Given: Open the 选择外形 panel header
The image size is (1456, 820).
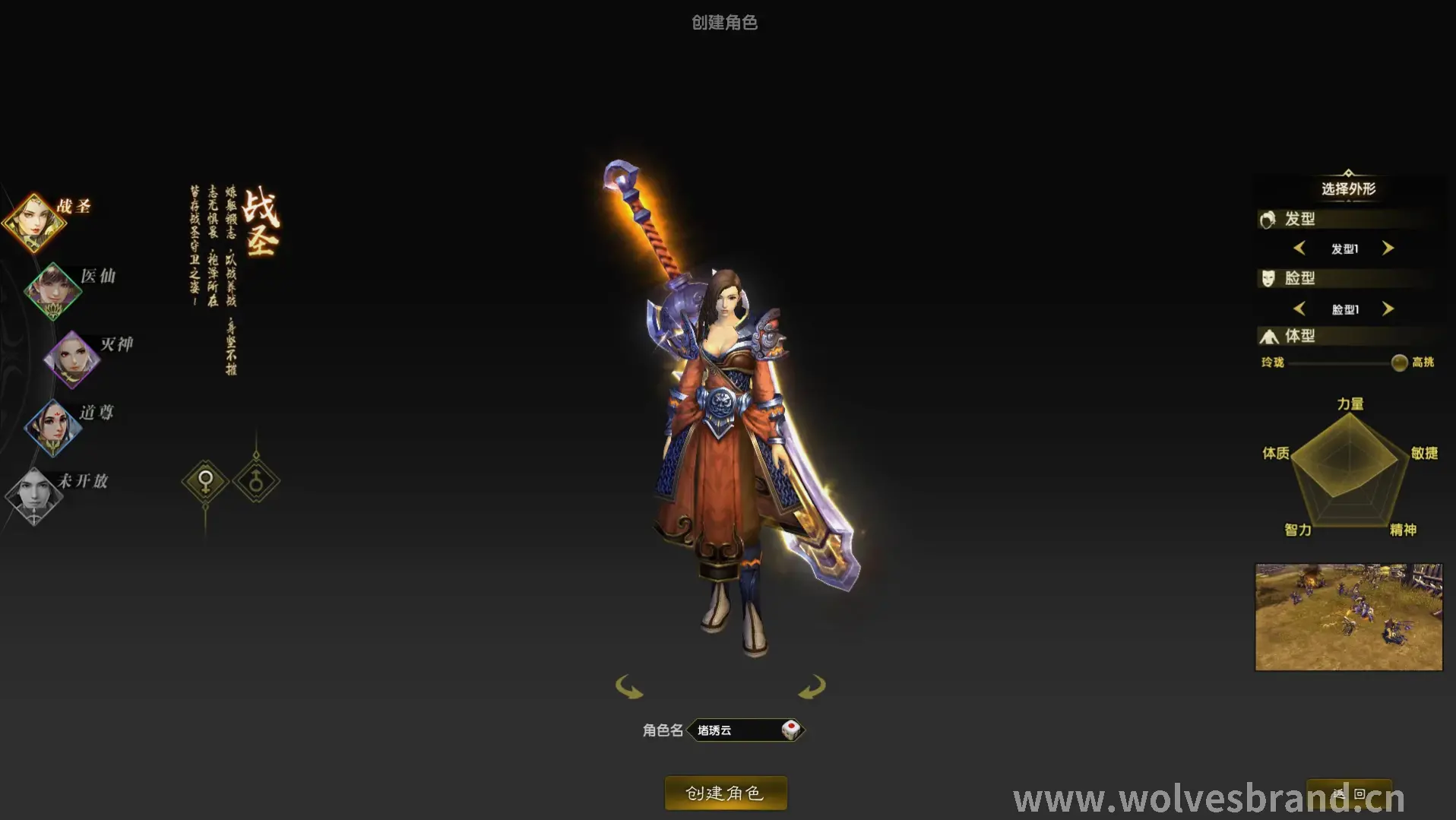Looking at the screenshot, I should point(1349,189).
